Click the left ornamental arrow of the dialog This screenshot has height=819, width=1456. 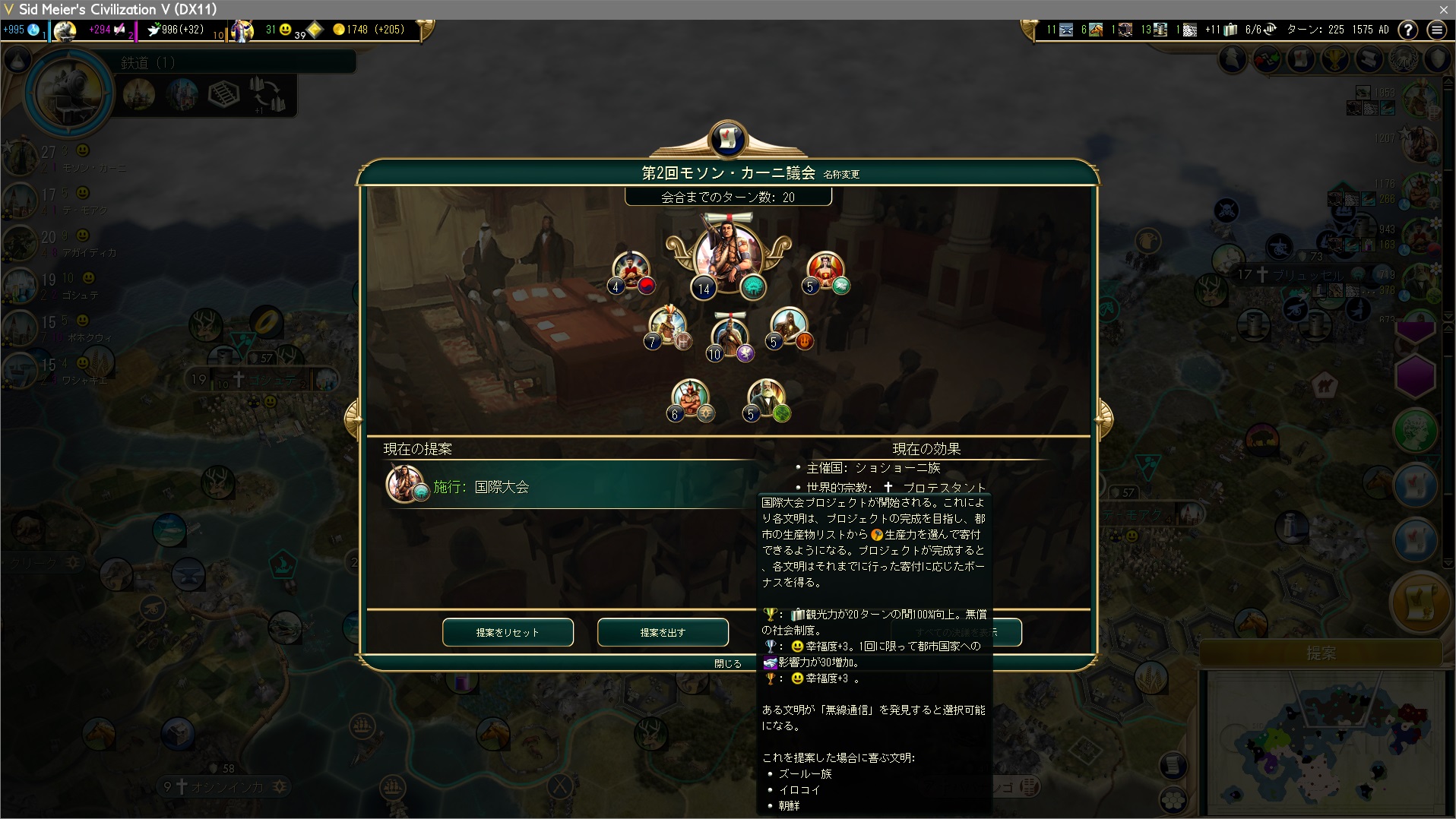[353, 417]
